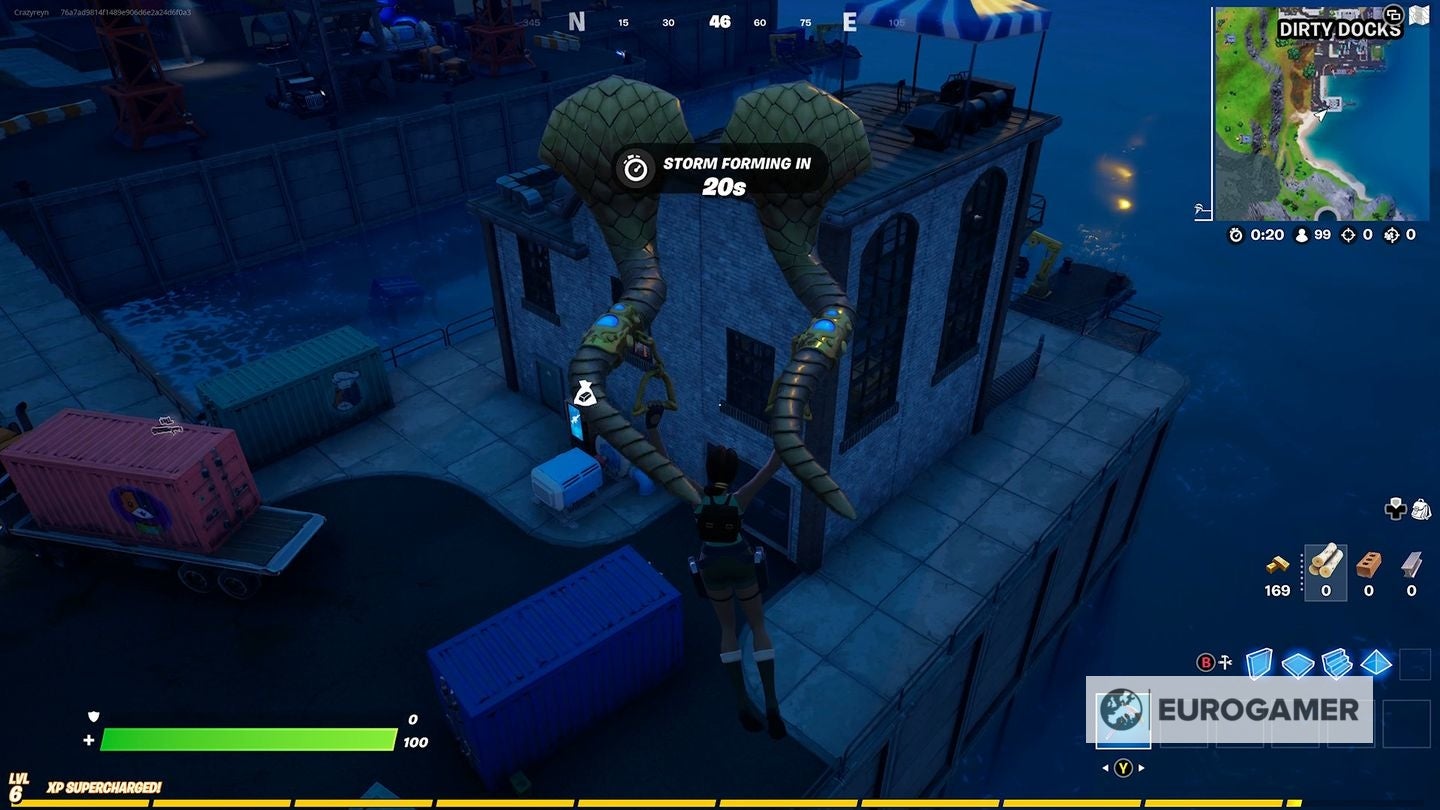Toggle the emote wheel d-pad icon
1440x810 pixels.
pos(1396,509)
